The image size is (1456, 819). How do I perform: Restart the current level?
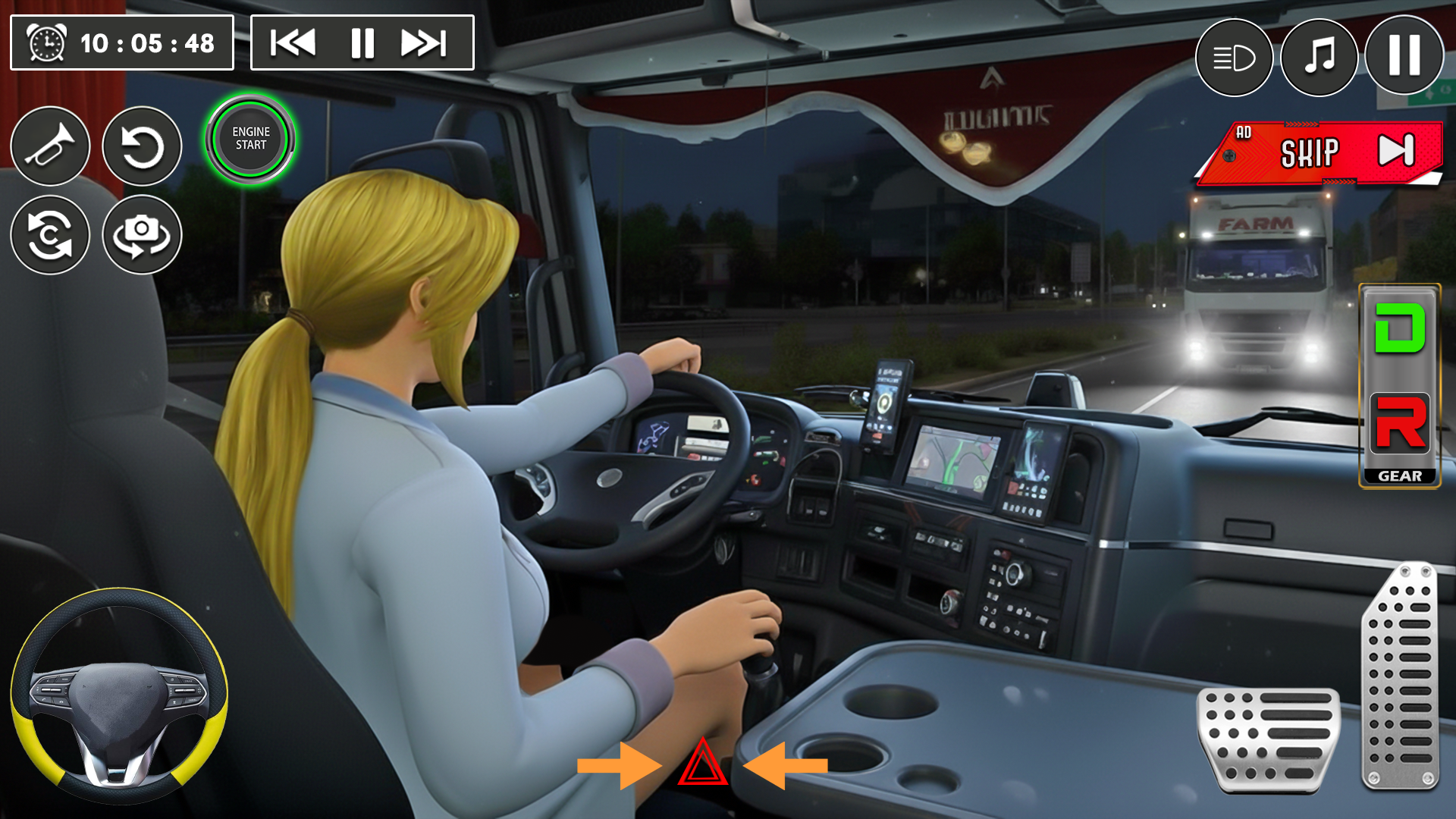tap(141, 147)
